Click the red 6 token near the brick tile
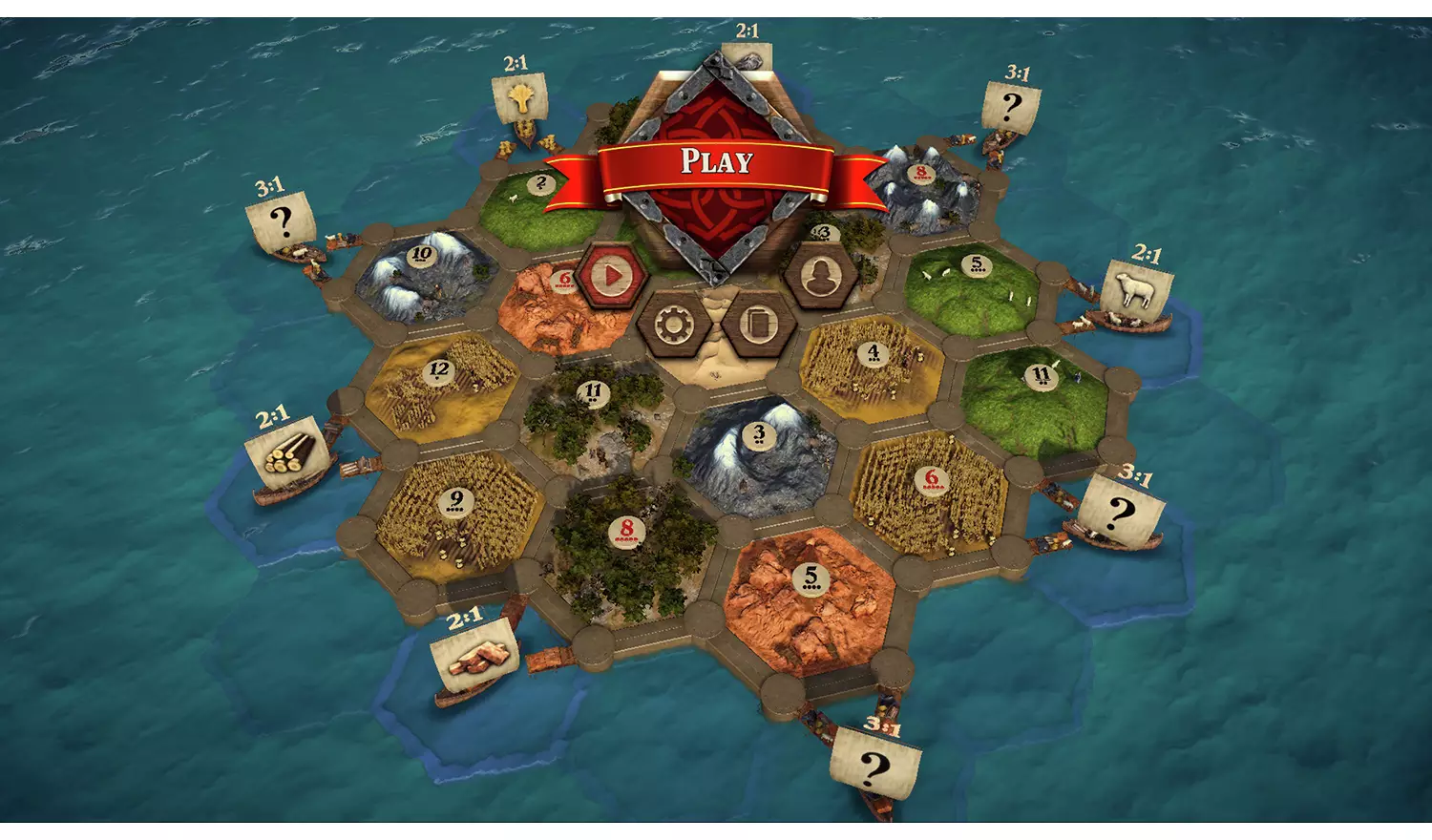Screen dimensions: 1432x840 coord(563,279)
